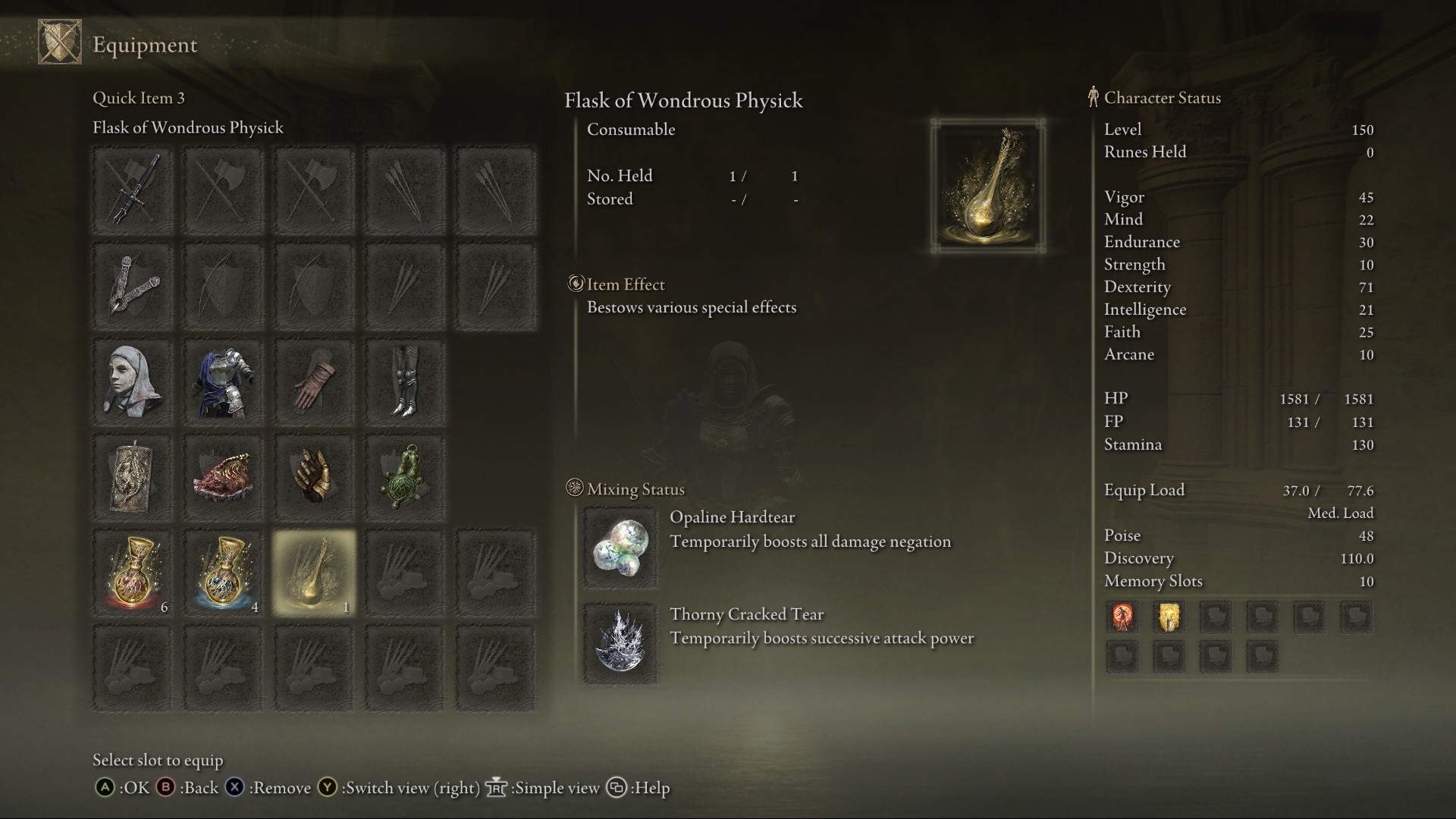
Task: Select the highlighted Flask of Wondrous Physick slot
Action: (314, 573)
